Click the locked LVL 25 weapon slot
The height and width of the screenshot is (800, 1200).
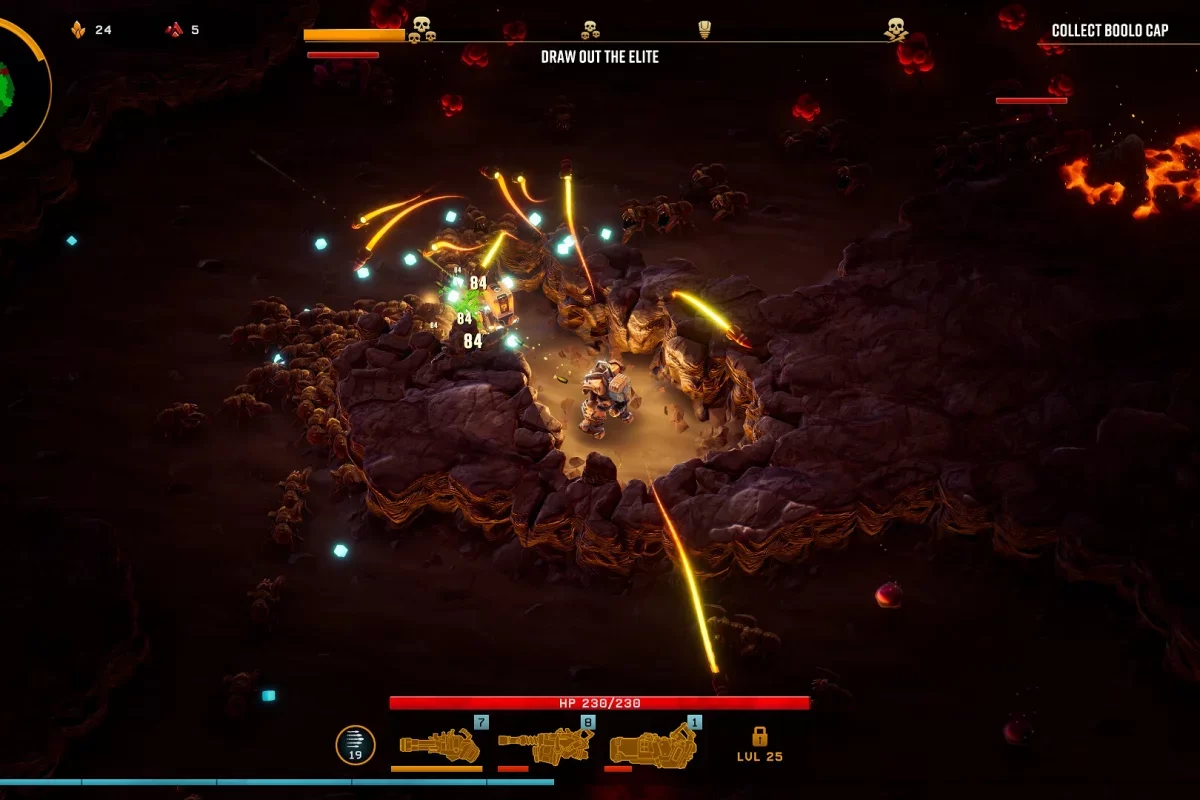(x=760, y=743)
